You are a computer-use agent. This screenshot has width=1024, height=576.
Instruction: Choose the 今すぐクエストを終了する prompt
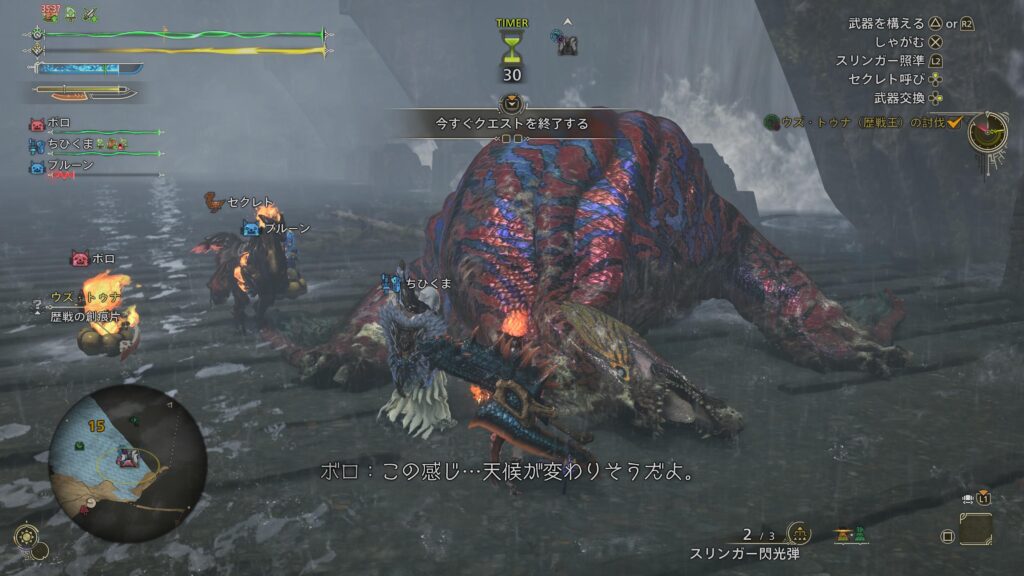pos(511,124)
